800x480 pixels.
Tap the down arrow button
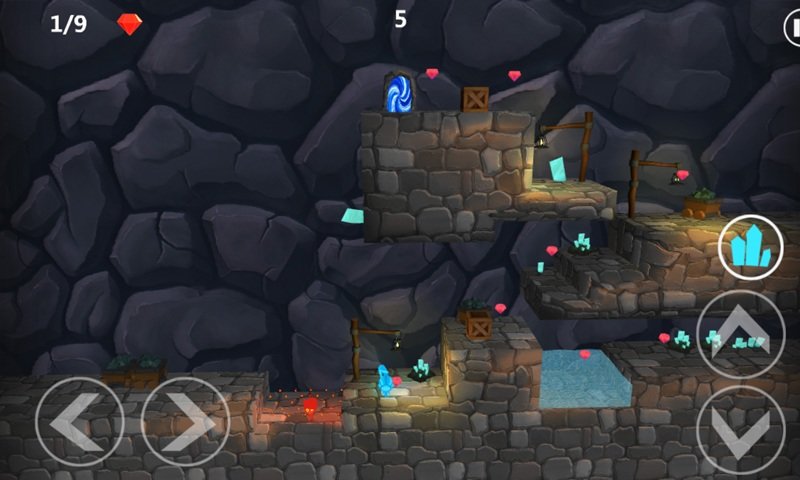[741, 430]
